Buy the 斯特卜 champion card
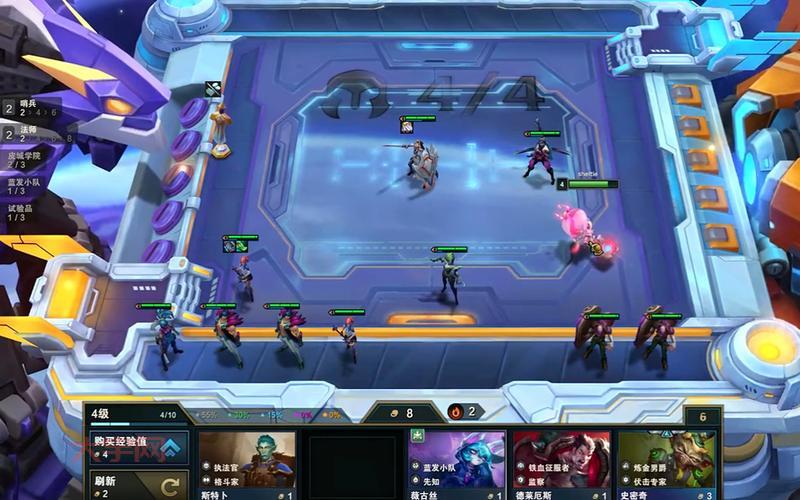800x500 pixels. (x=246, y=464)
